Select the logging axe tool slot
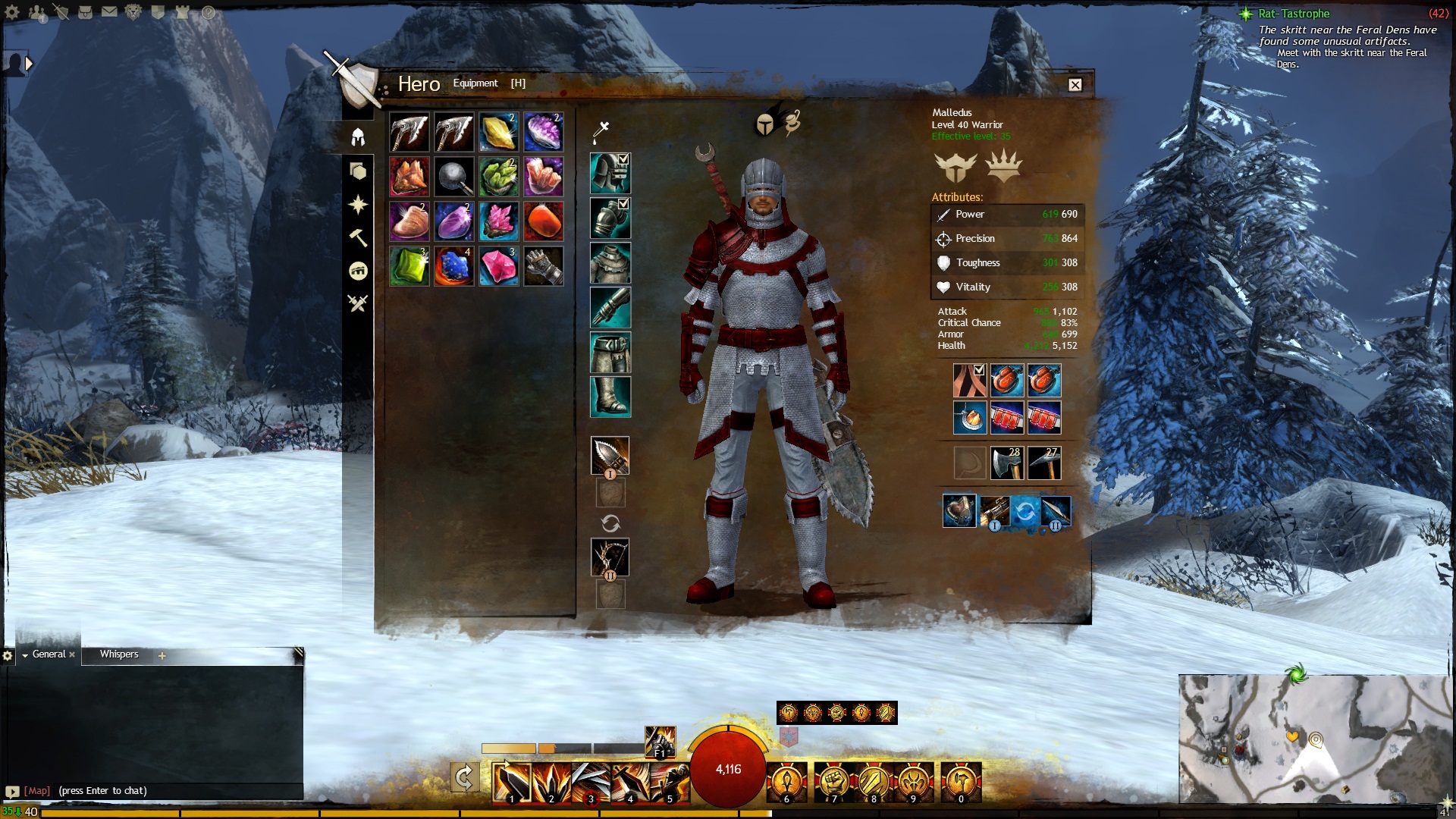 [x=1007, y=463]
